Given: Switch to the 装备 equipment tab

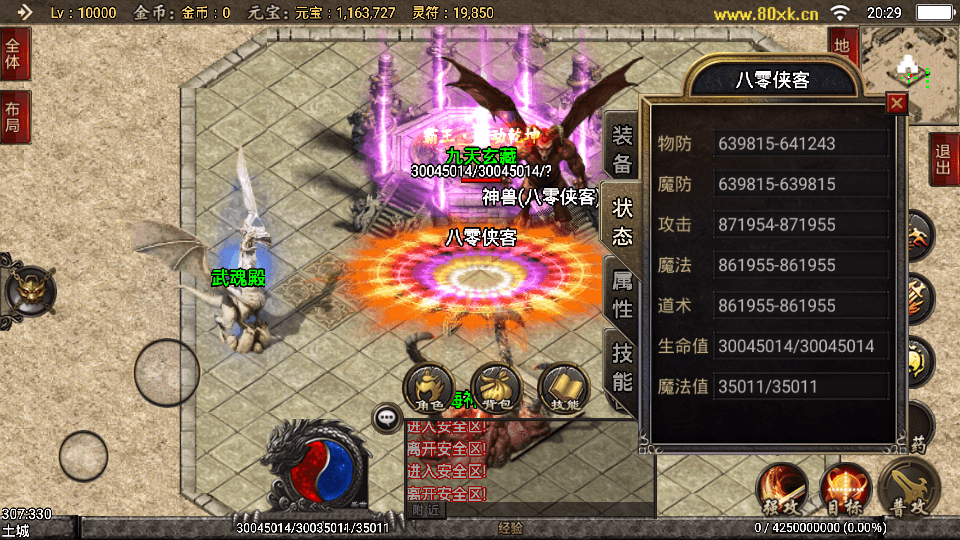Looking at the screenshot, I should pyautogui.click(x=622, y=151).
